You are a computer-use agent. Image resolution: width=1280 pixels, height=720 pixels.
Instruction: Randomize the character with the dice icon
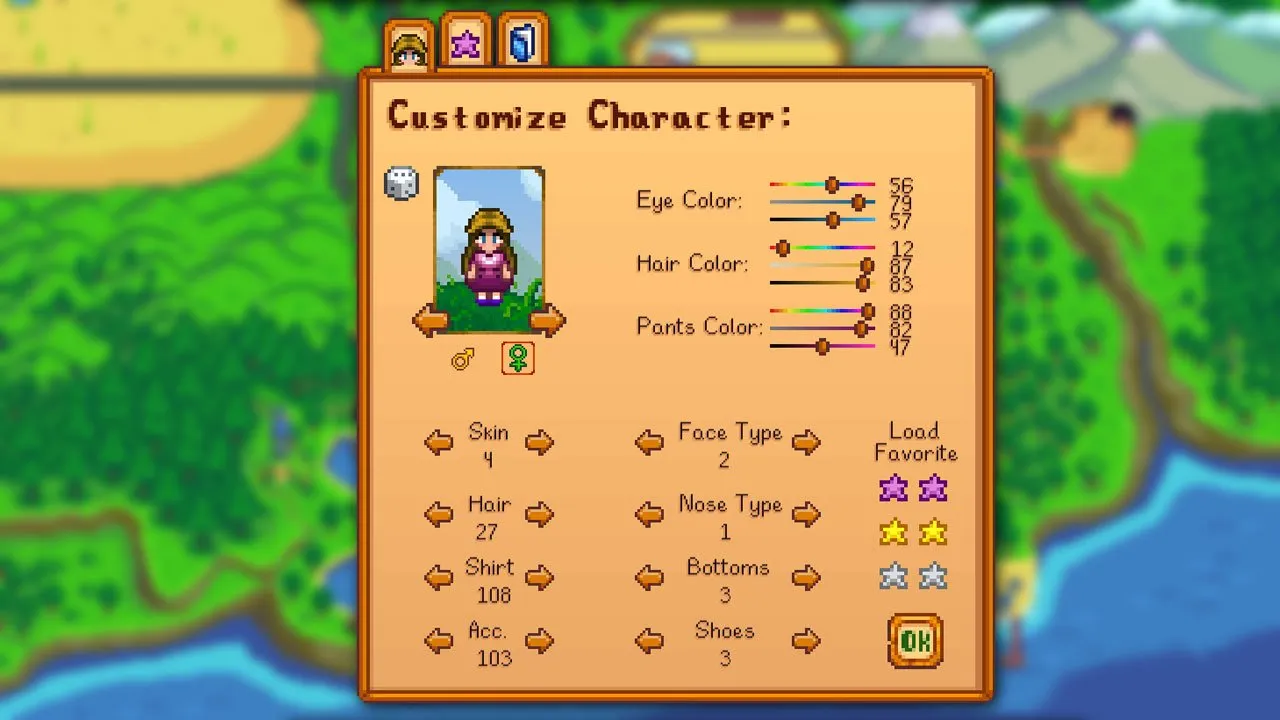point(401,184)
